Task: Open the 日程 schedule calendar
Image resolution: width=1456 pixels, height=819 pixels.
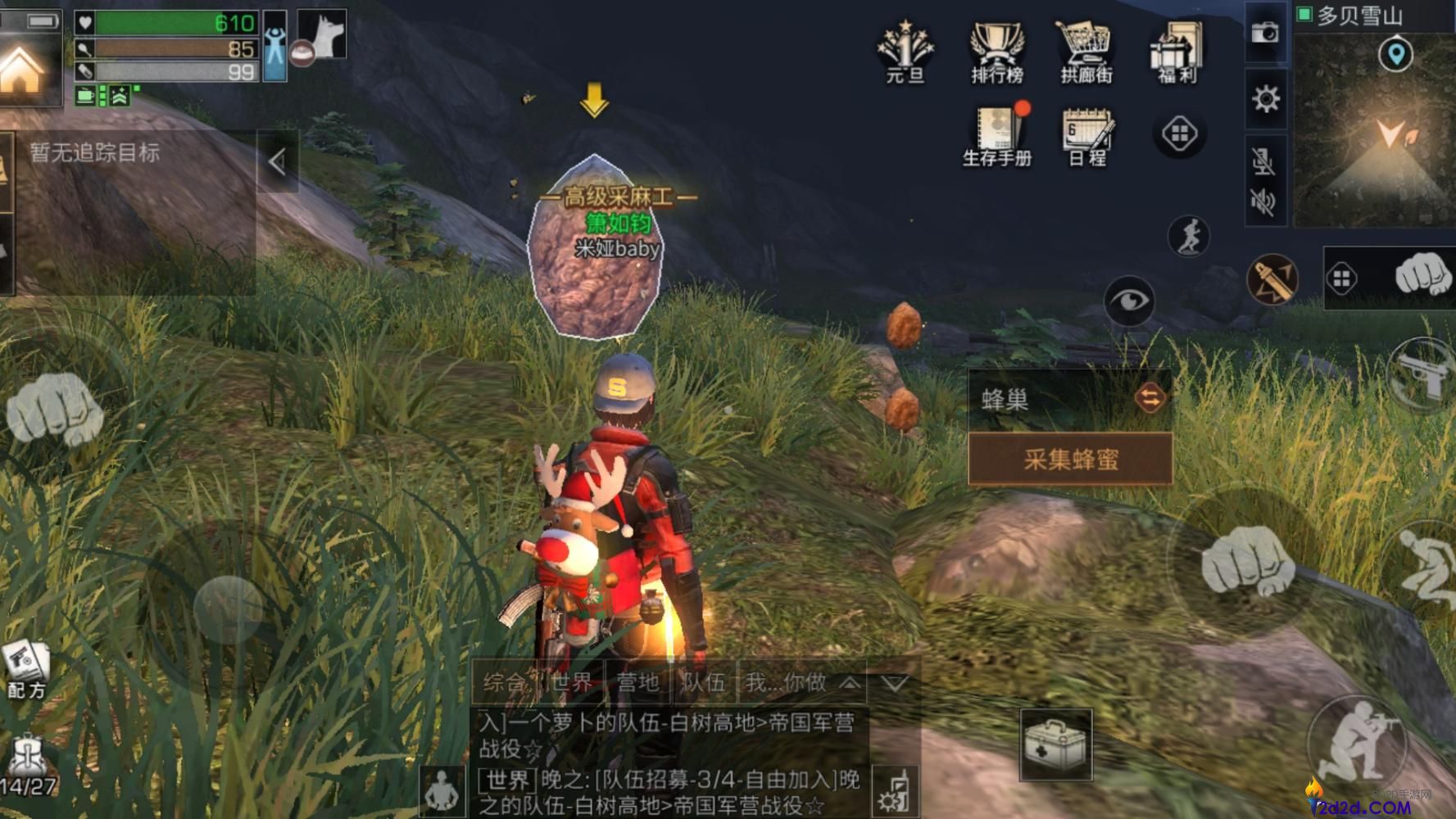Action: (x=1085, y=135)
